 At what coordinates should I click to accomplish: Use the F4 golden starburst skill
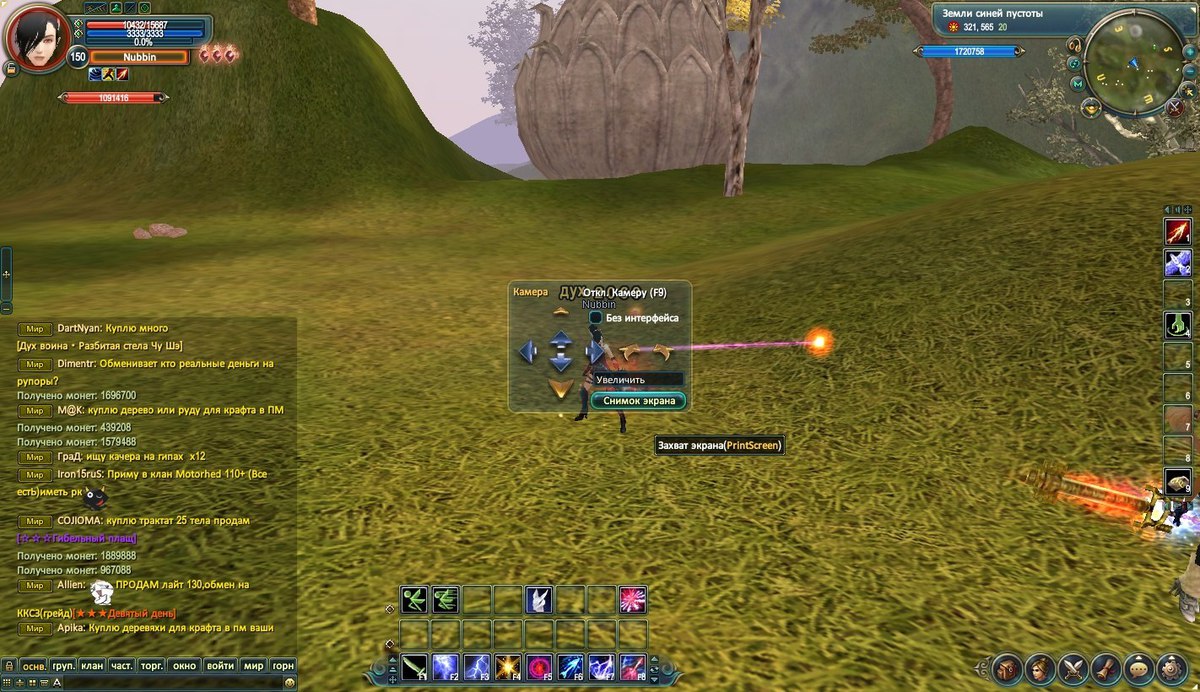[507, 666]
